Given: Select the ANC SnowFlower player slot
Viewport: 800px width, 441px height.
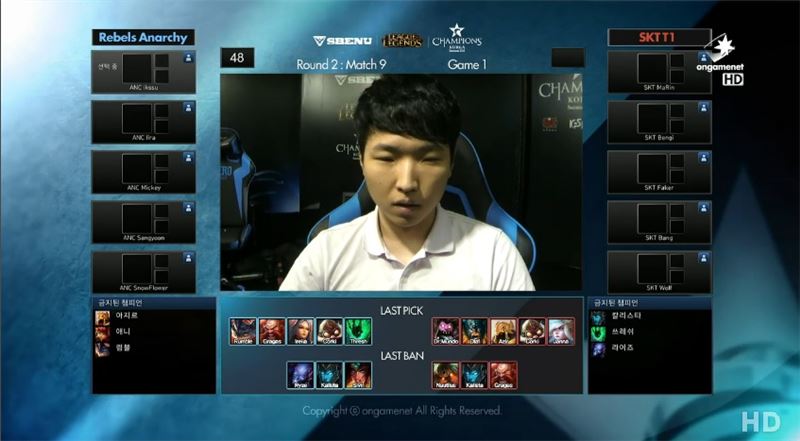Looking at the screenshot, I should (x=143, y=272).
